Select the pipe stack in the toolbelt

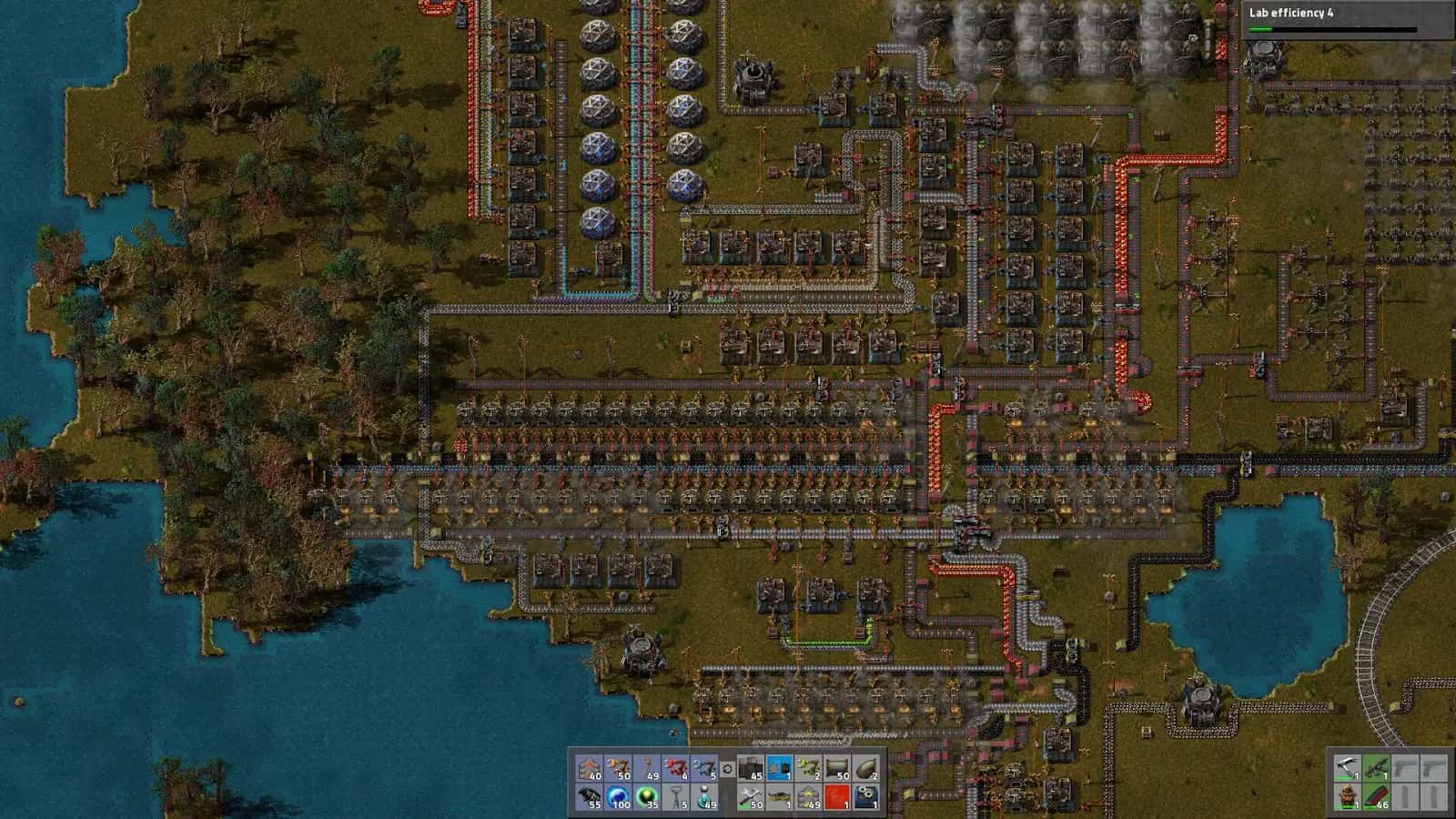tap(838, 769)
